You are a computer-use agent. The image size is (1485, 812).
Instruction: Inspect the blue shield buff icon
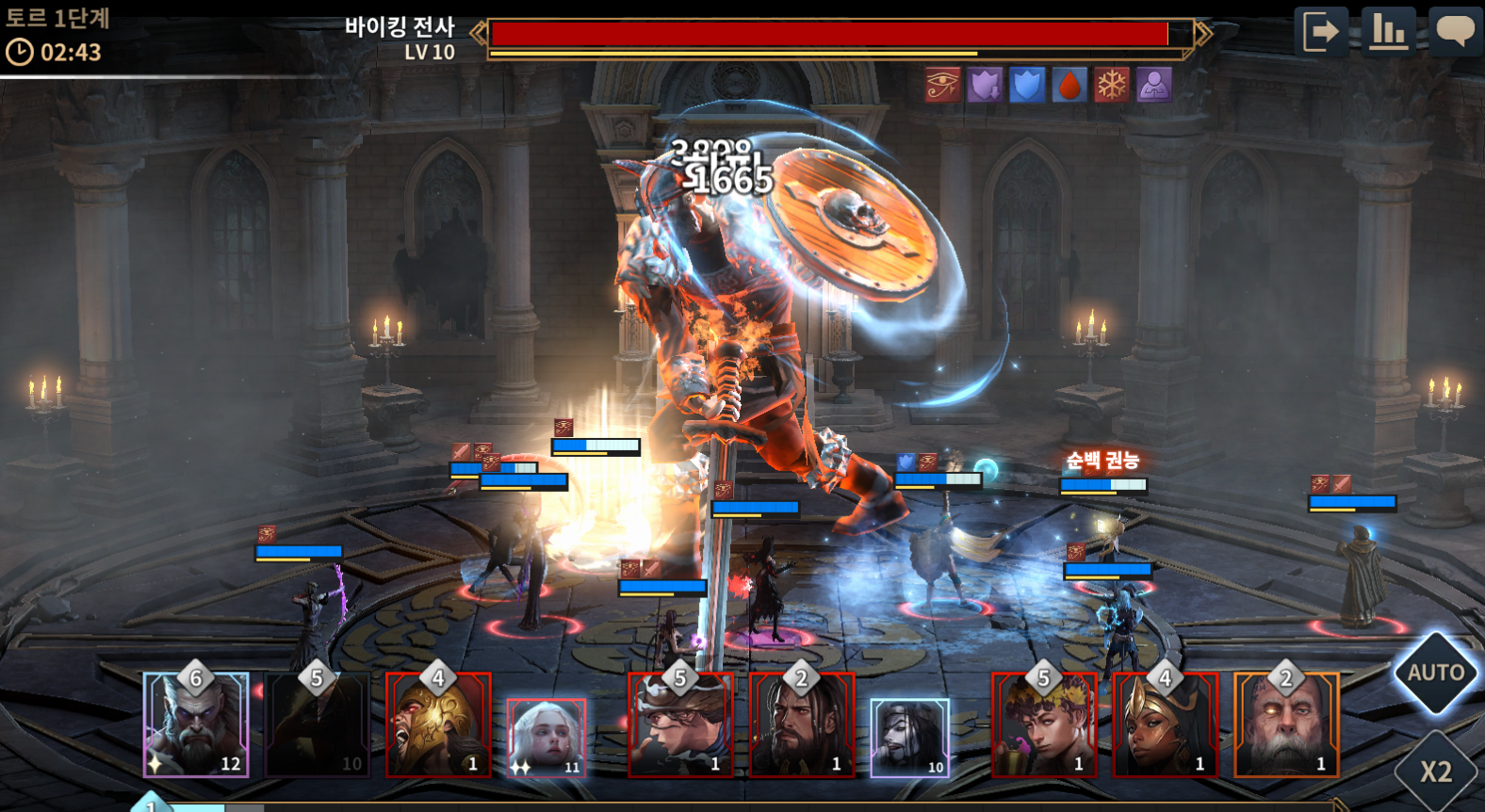1027,85
